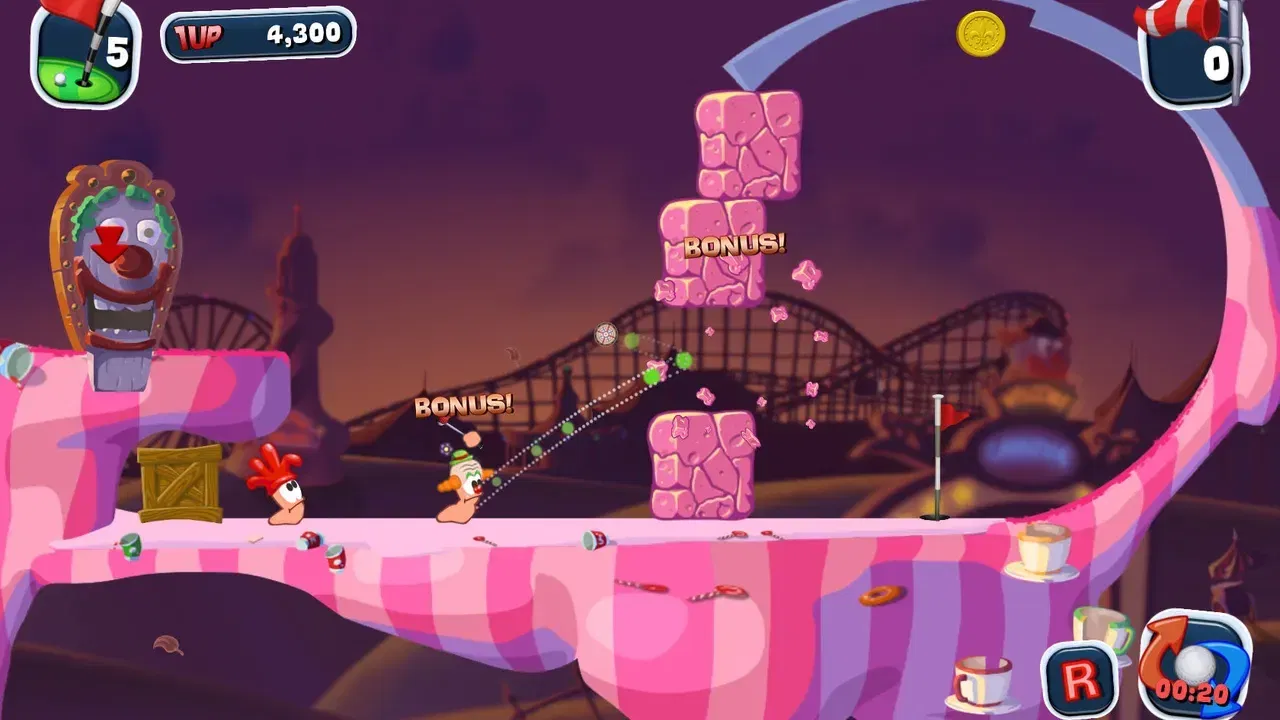This screenshot has height=720, width=1280.
Task: Tap the BONUS! text near the pink blocks
Action: [x=736, y=243]
